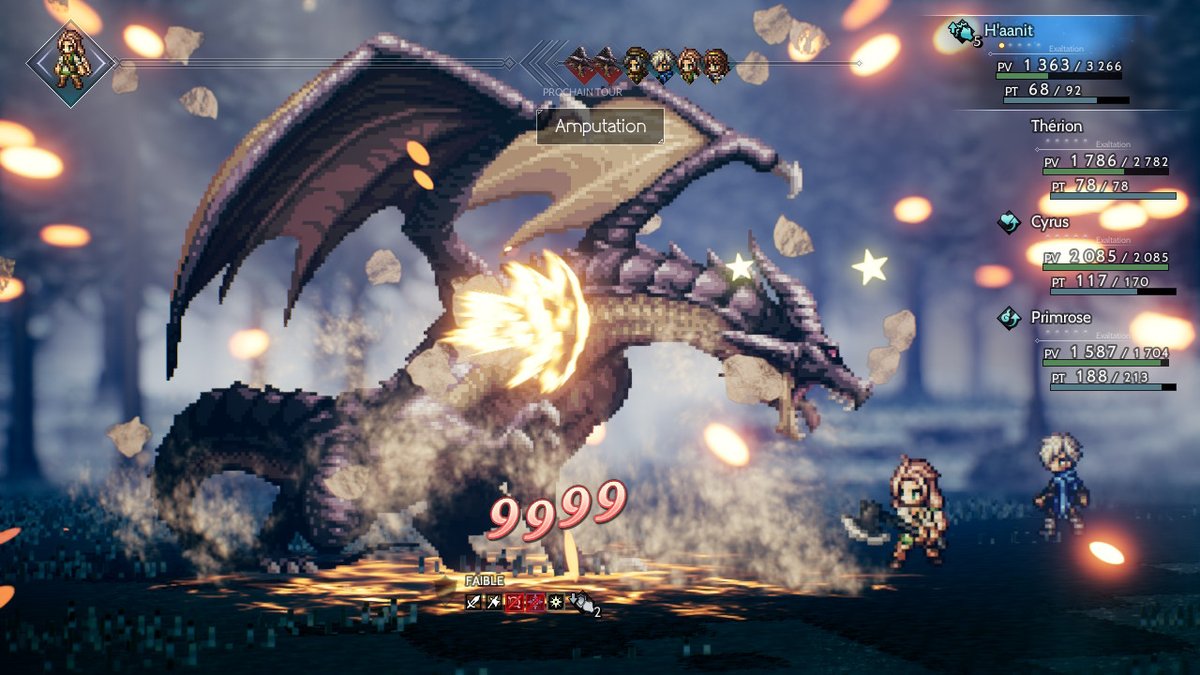1200x675 pixels.
Task: Inspect the axe weakness icon
Action: click(x=494, y=602)
